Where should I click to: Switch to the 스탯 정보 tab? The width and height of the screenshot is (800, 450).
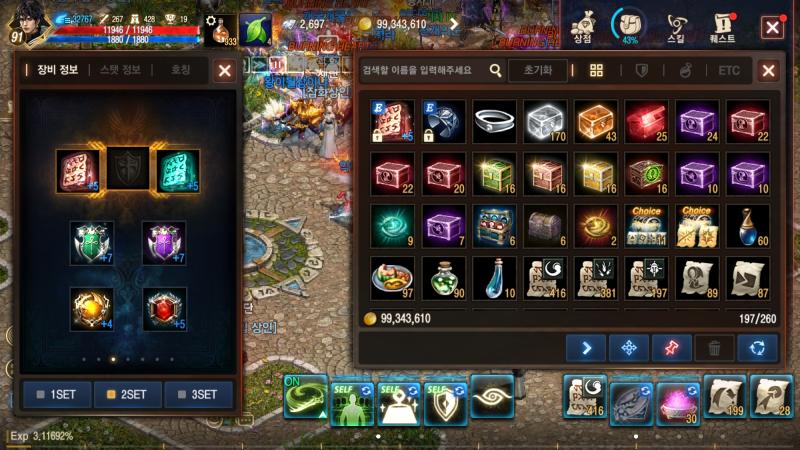coord(120,70)
